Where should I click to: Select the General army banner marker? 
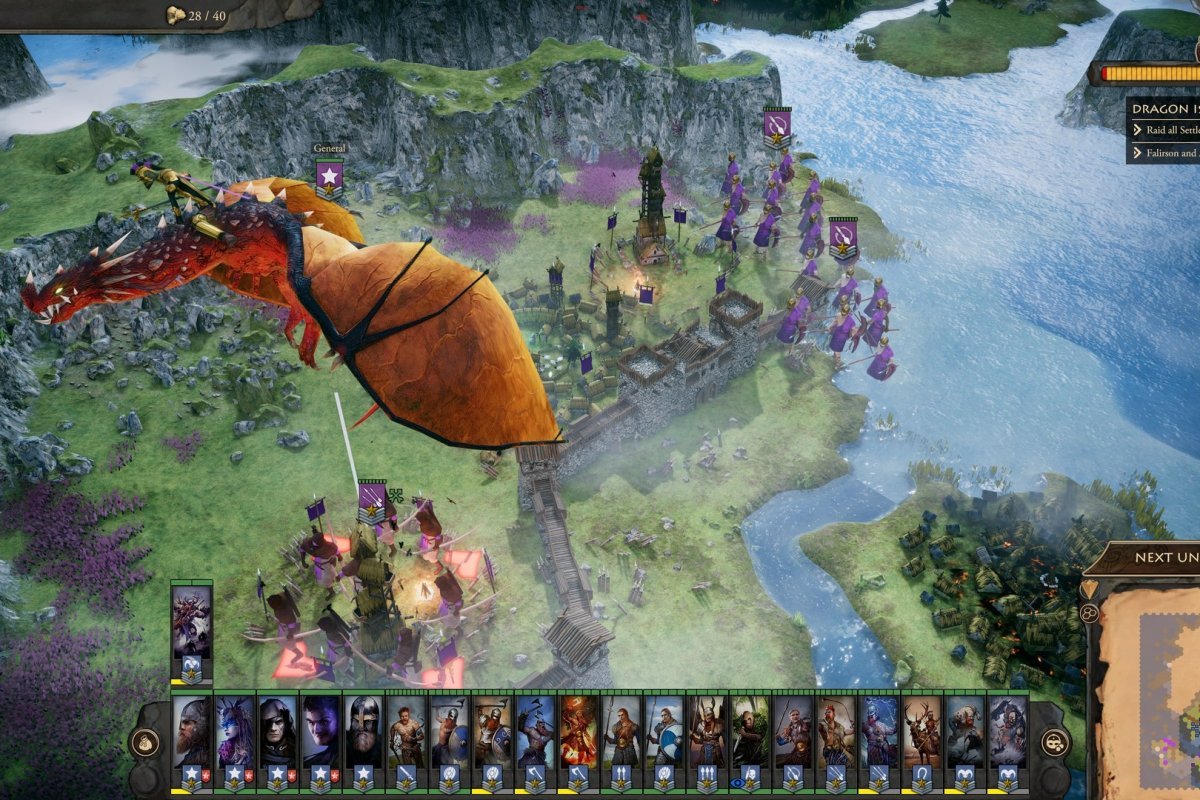pyautogui.click(x=329, y=178)
